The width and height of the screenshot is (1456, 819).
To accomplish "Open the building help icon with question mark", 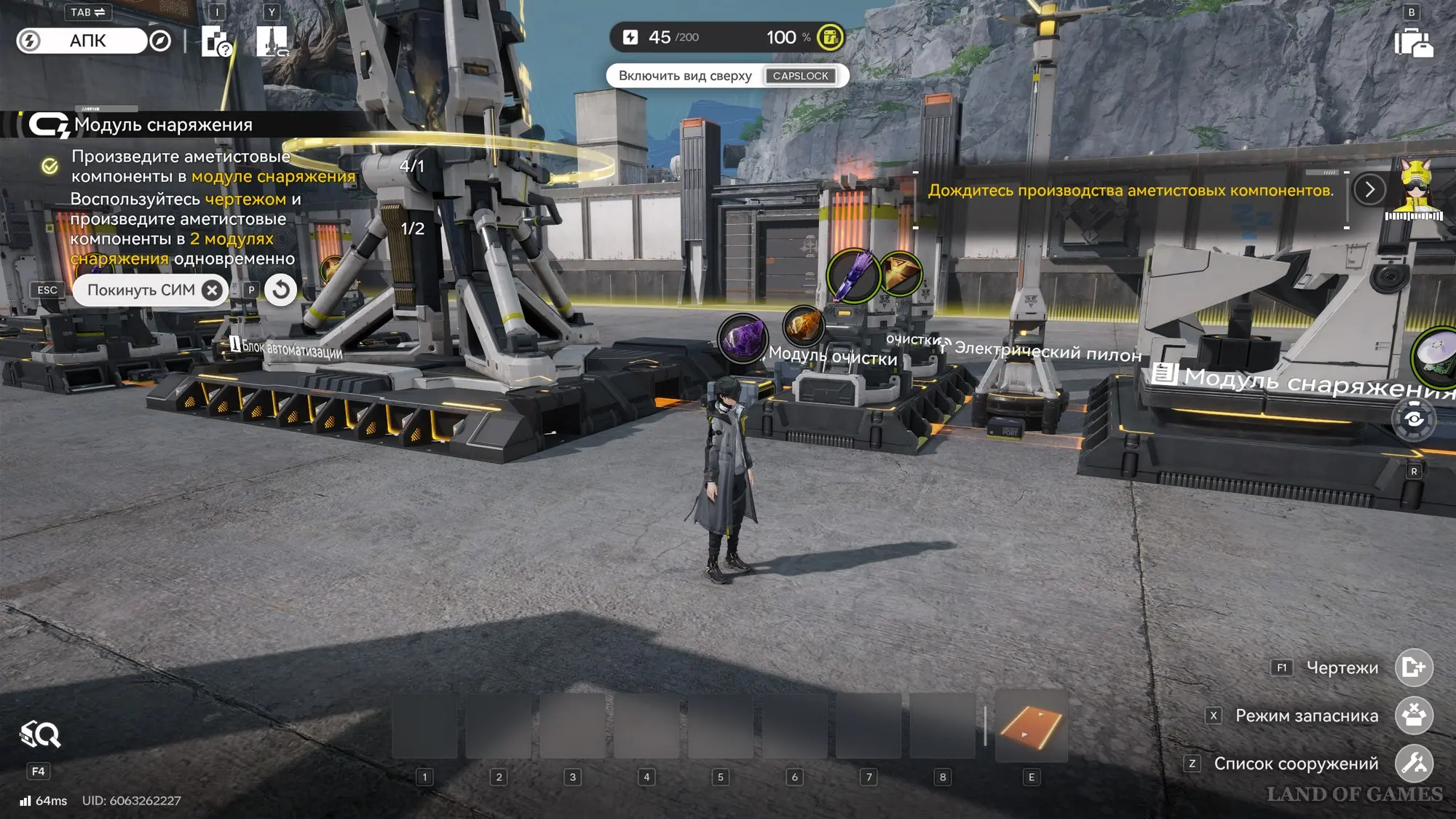I will [216, 41].
